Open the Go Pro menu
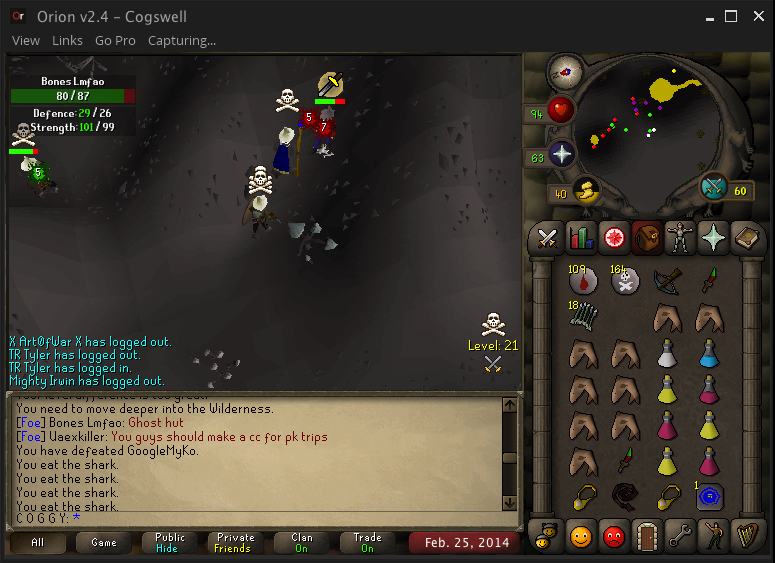 point(115,41)
